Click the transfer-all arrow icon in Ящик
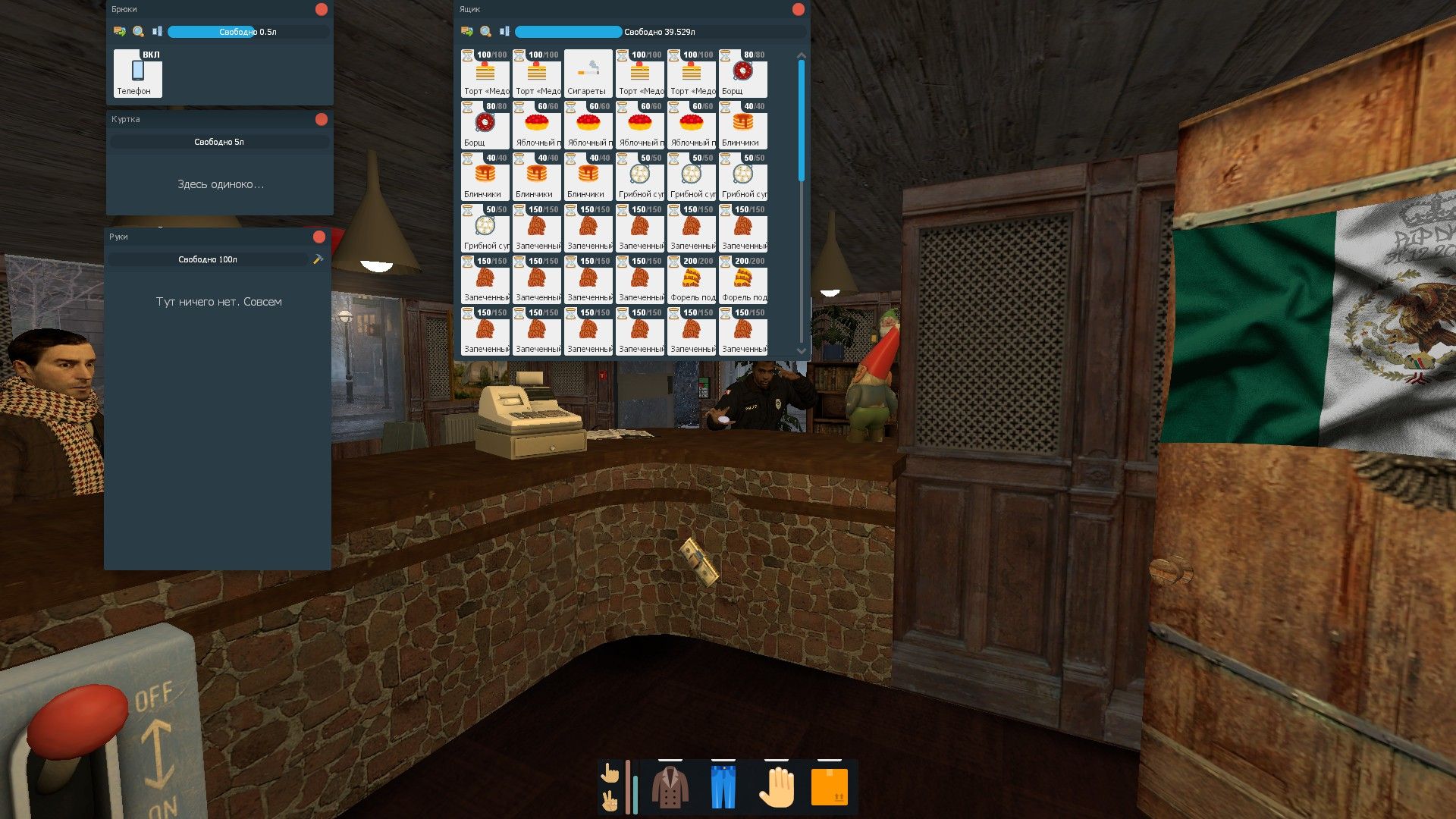This screenshot has width=1456, height=819. pyautogui.click(x=467, y=32)
